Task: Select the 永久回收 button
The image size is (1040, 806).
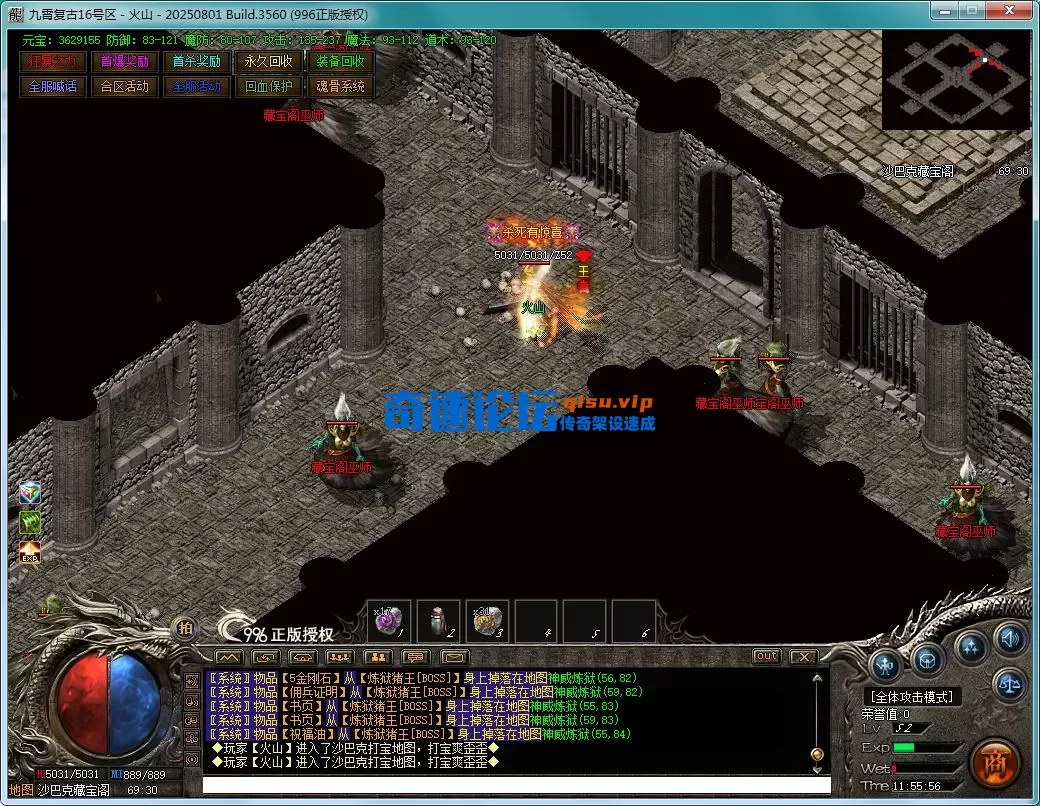Action: click(268, 62)
